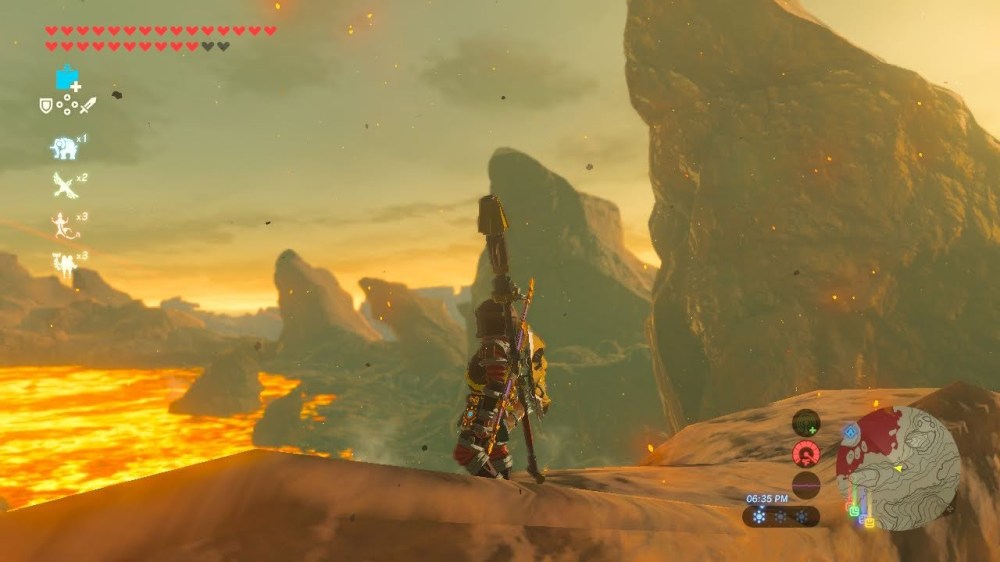Image resolution: width=1000 pixels, height=562 pixels.
Task: Select the blue shrine marker on minimap
Action: 850,433
